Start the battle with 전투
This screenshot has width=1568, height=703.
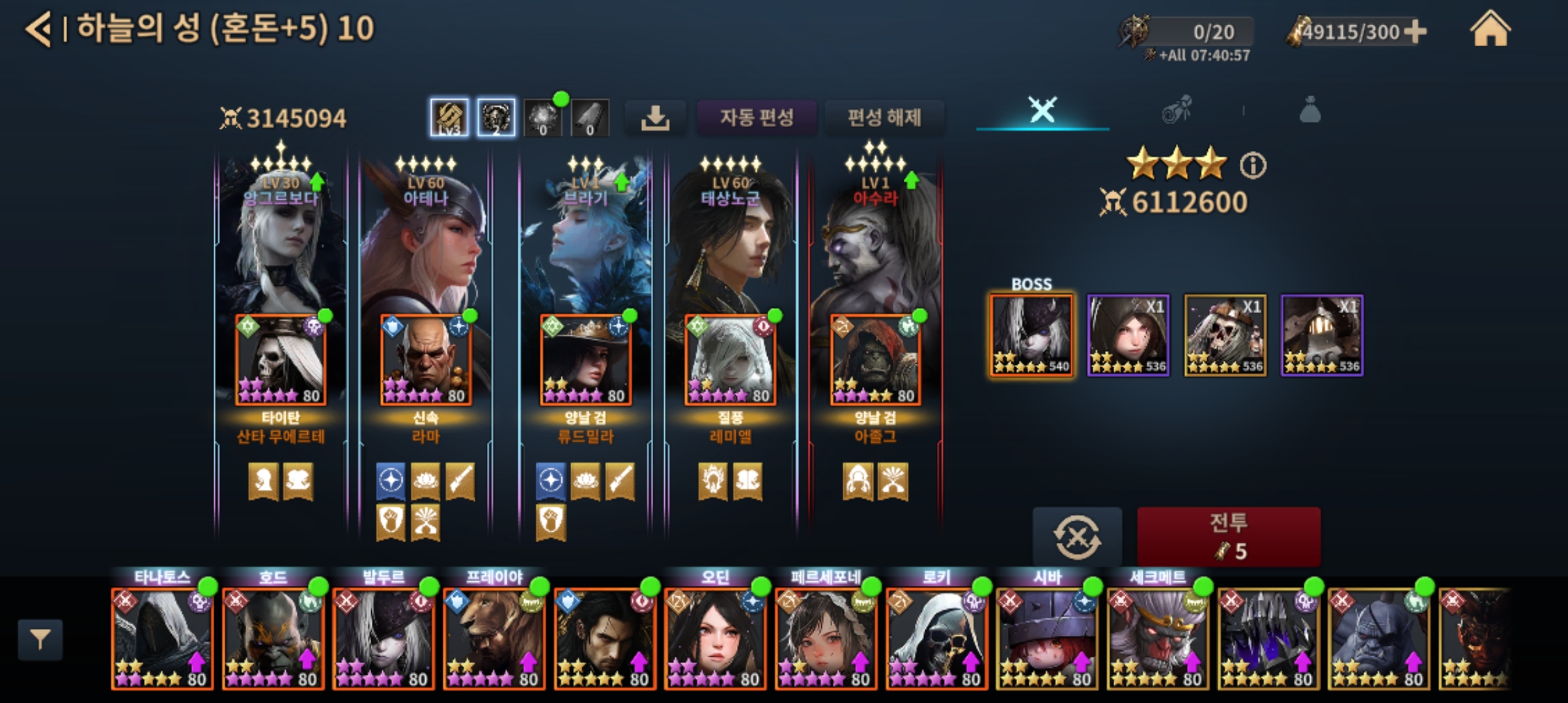[x=1228, y=536]
